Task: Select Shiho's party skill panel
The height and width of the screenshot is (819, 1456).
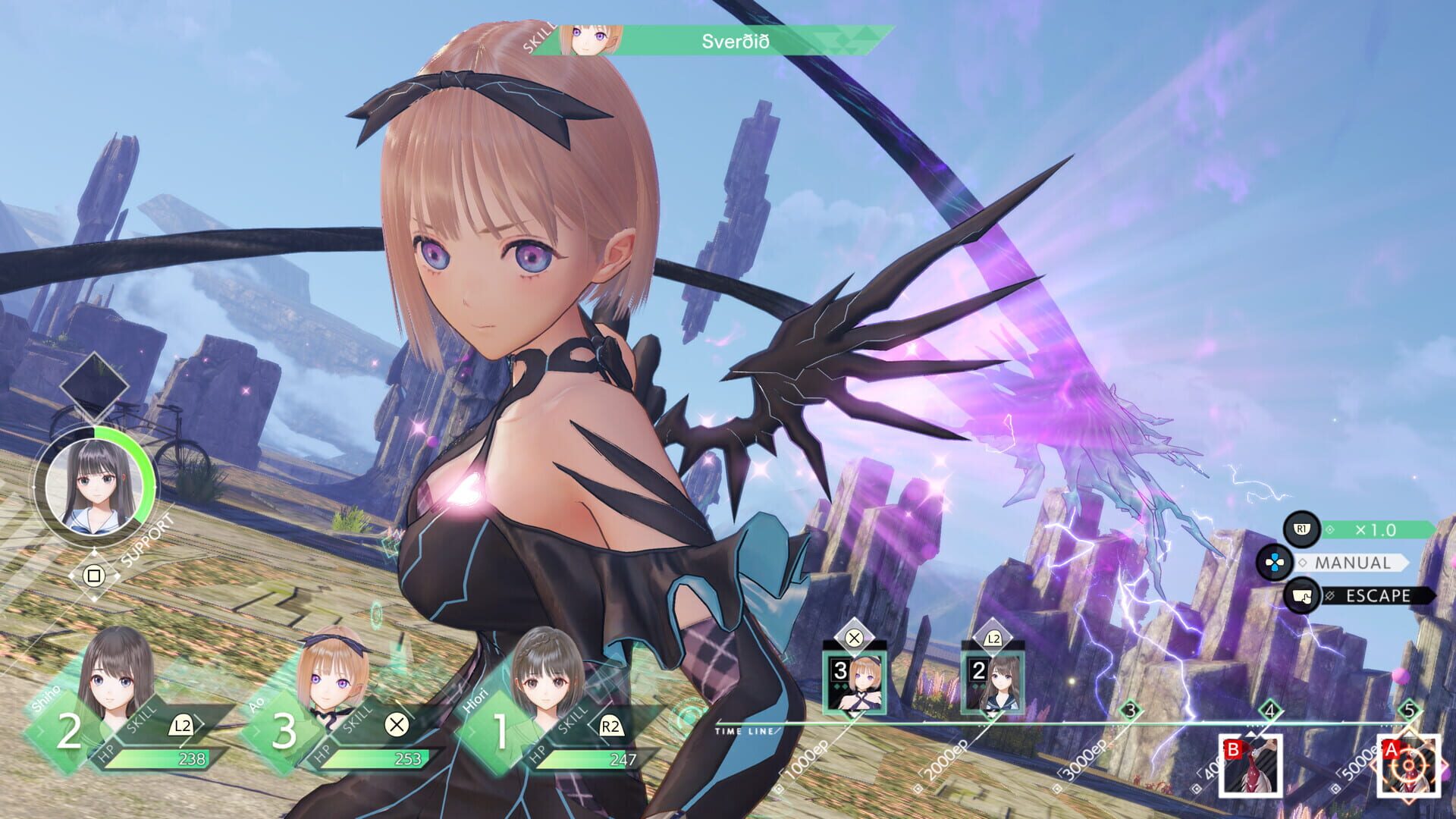Action: [129, 724]
